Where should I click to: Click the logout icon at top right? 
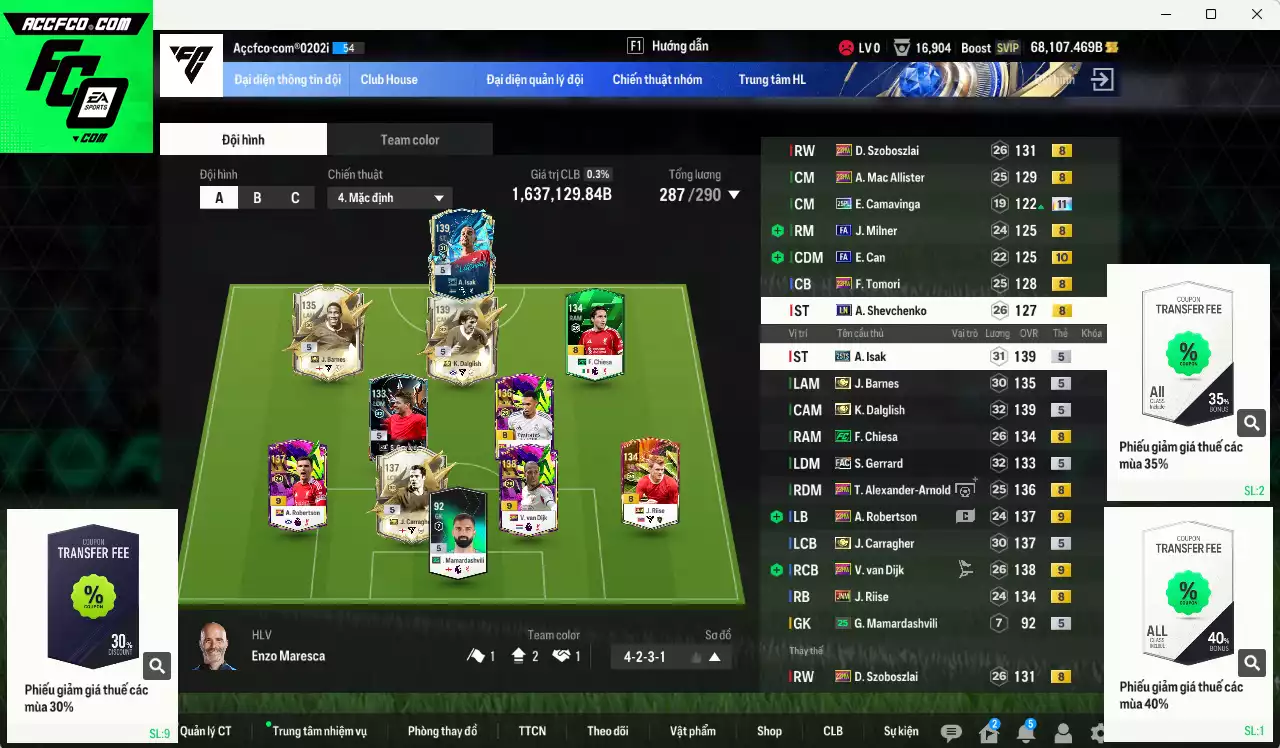[x=1102, y=78]
